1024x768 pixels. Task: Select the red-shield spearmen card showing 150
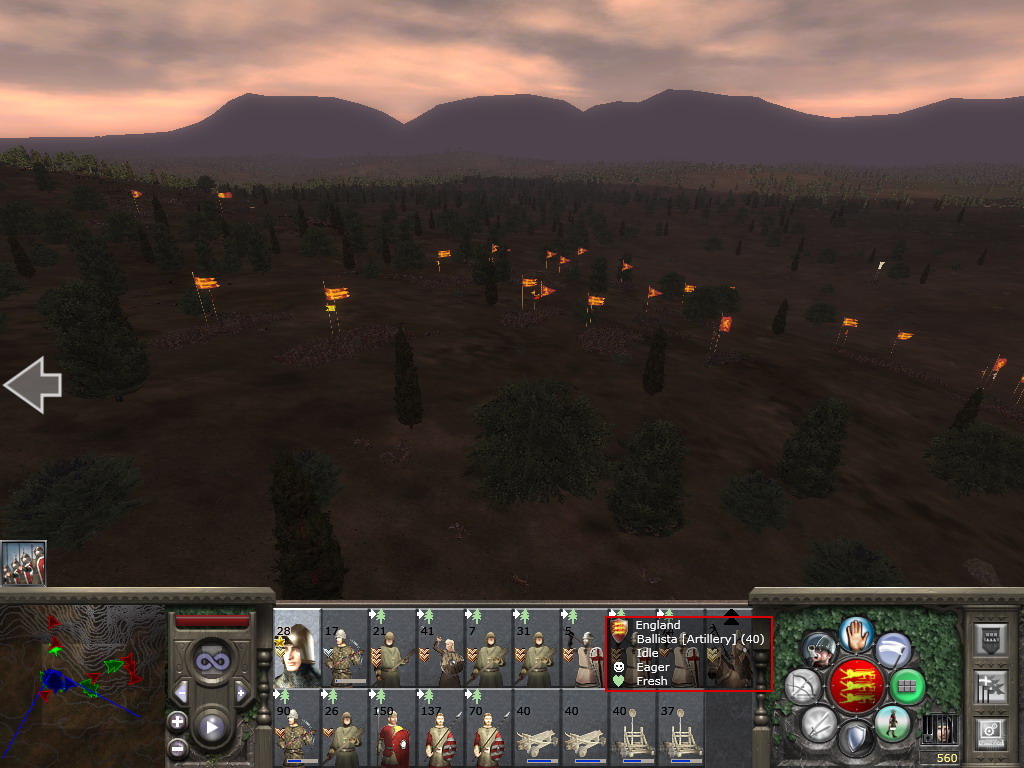(393, 729)
